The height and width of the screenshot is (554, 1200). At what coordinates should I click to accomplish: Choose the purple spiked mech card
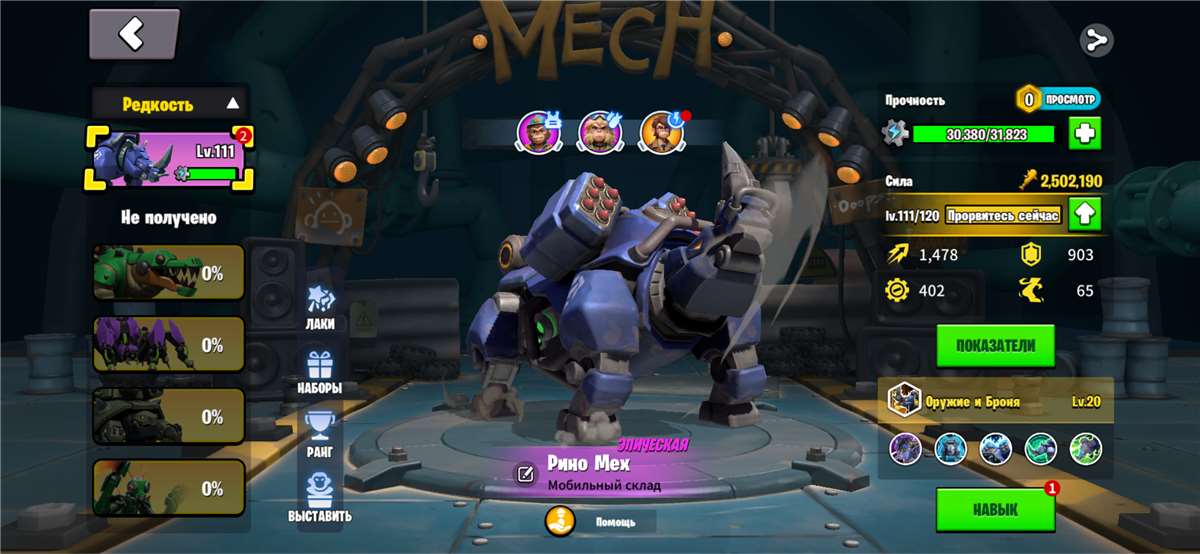point(168,345)
